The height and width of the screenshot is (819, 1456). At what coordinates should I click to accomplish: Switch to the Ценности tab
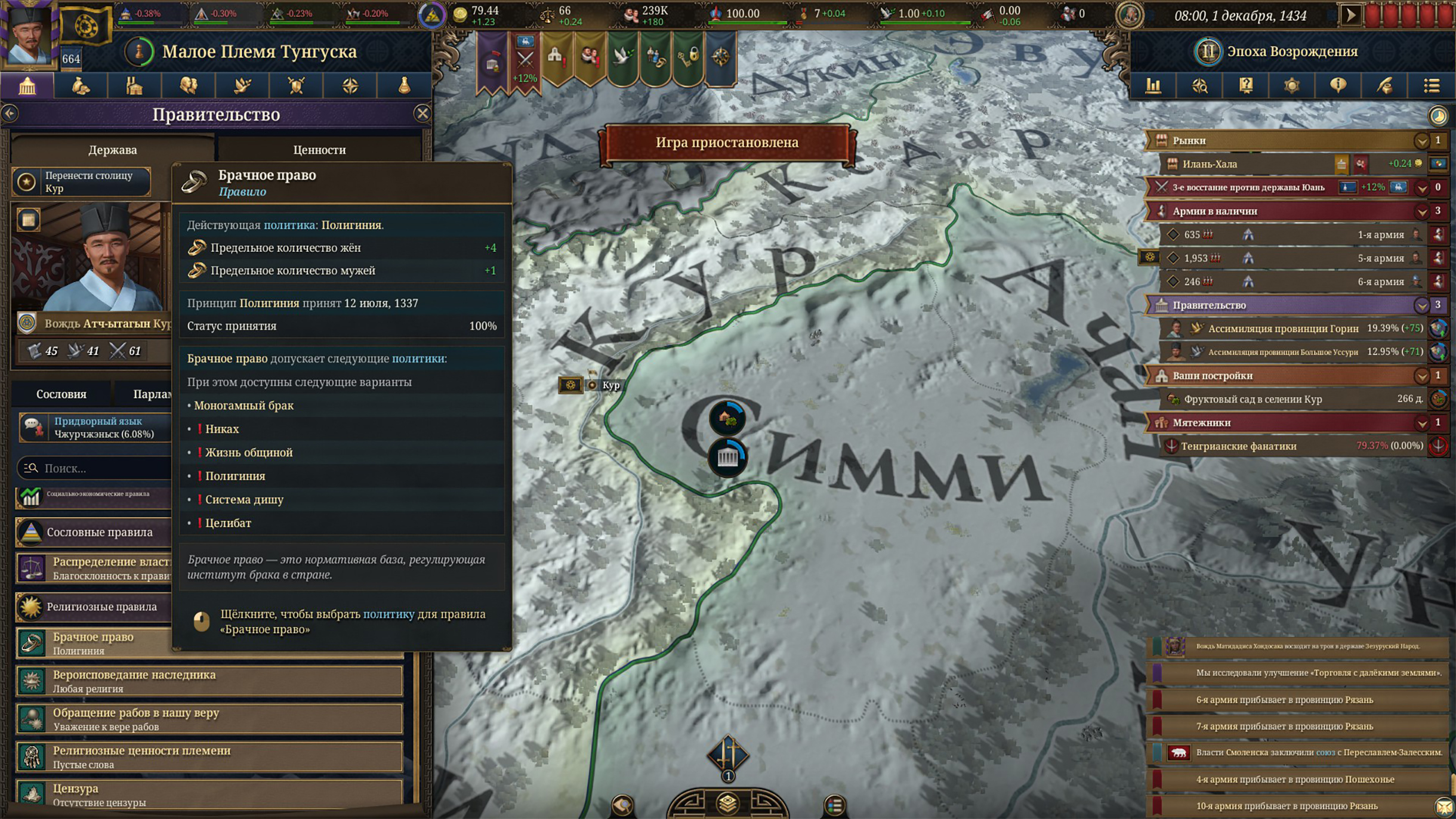click(x=319, y=149)
